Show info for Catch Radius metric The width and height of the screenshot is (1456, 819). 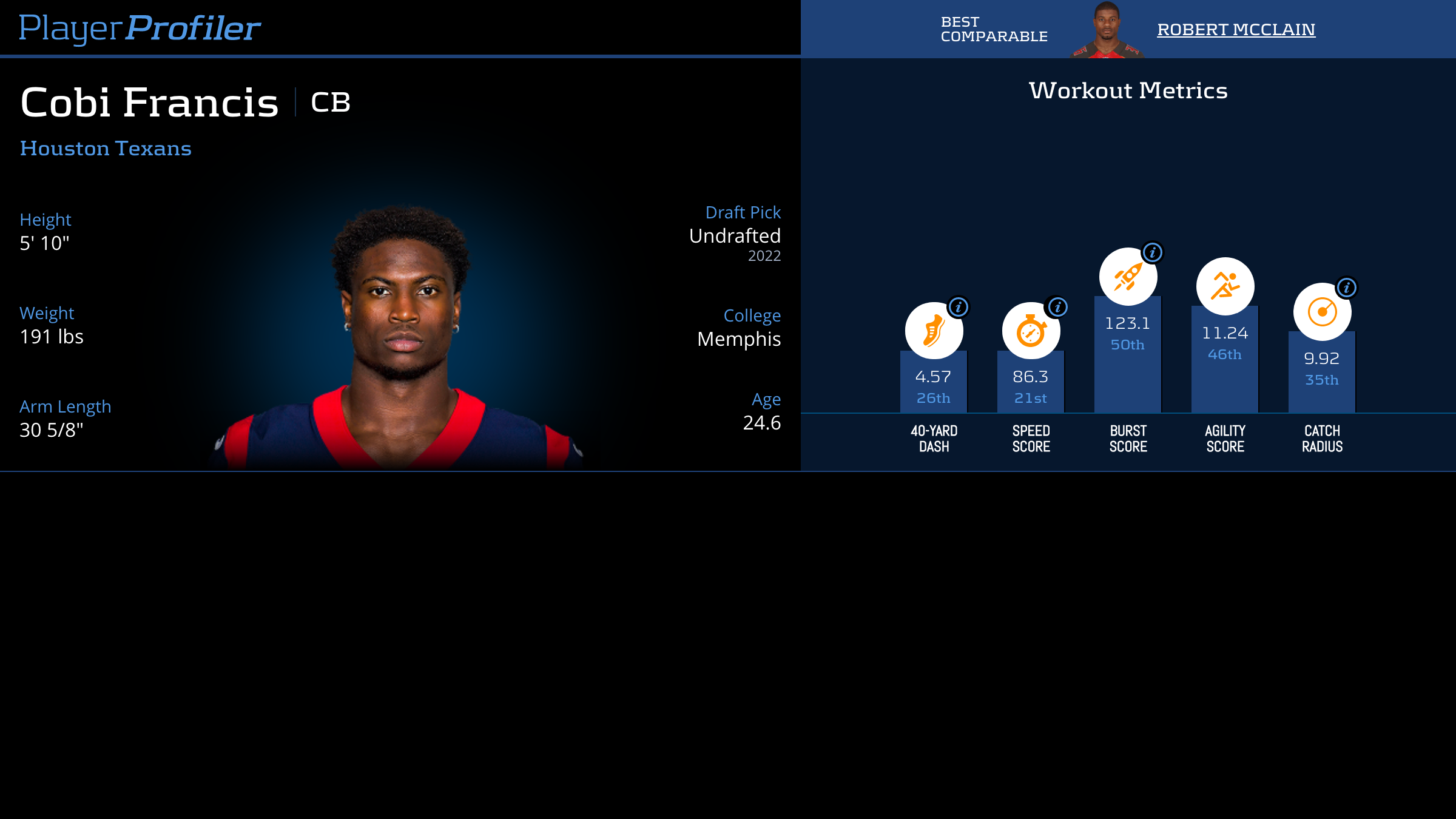(1347, 288)
